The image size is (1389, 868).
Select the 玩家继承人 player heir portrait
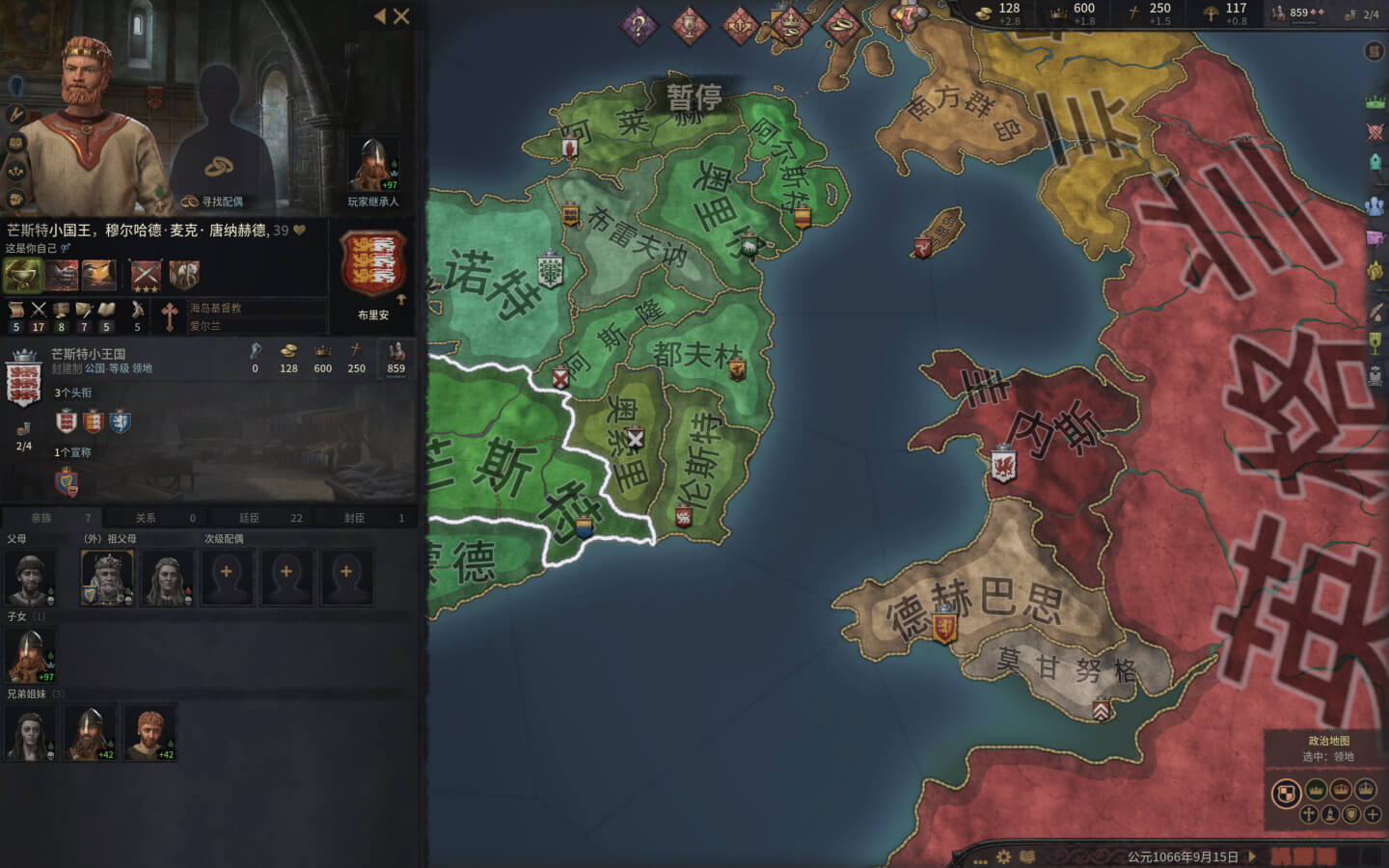point(374,164)
